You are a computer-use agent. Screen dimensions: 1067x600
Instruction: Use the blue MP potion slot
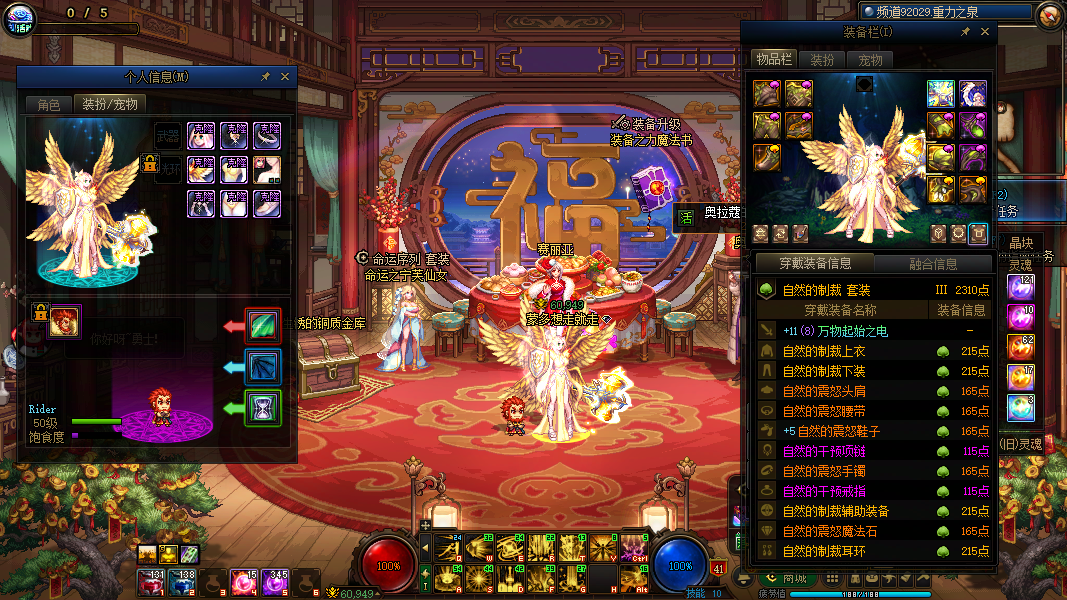(x=182, y=582)
